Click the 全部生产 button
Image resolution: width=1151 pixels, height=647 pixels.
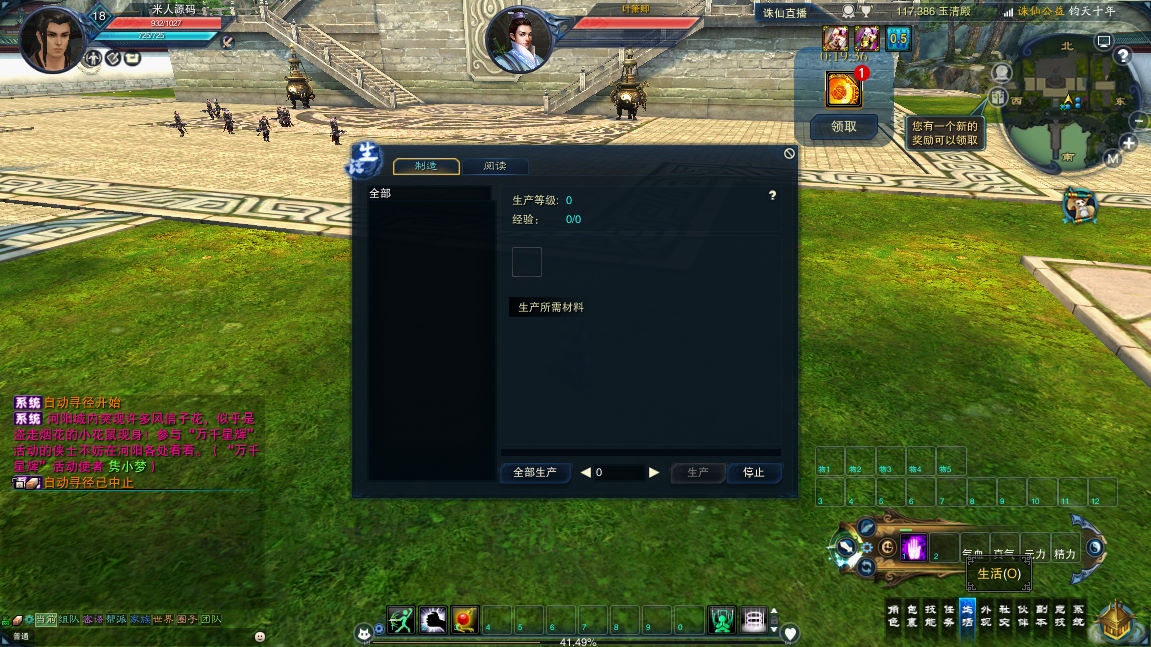pos(535,473)
